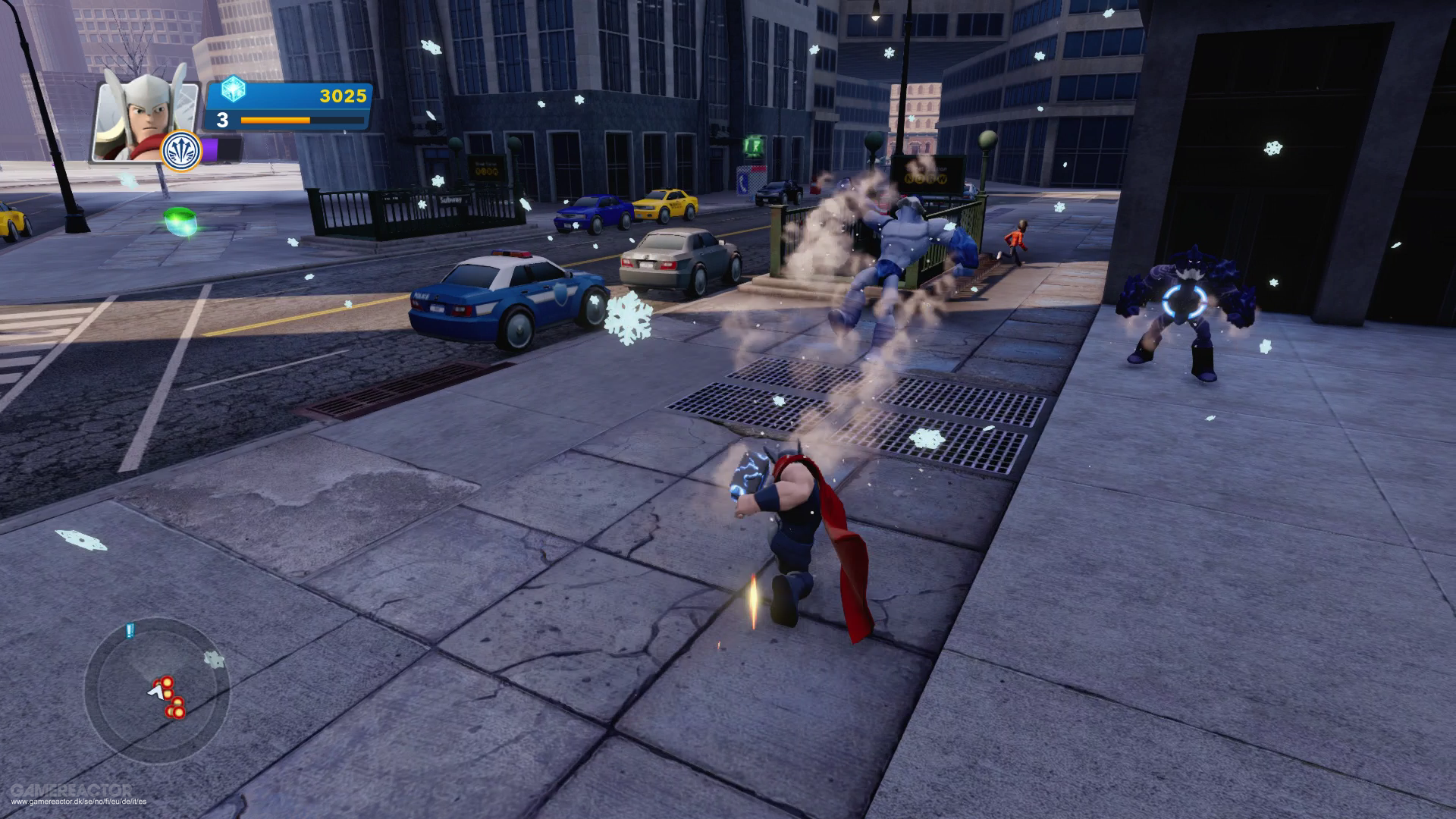Click the blue Sparks cube currency icon
Viewport: 1456px width, 819px height.
click(235, 89)
